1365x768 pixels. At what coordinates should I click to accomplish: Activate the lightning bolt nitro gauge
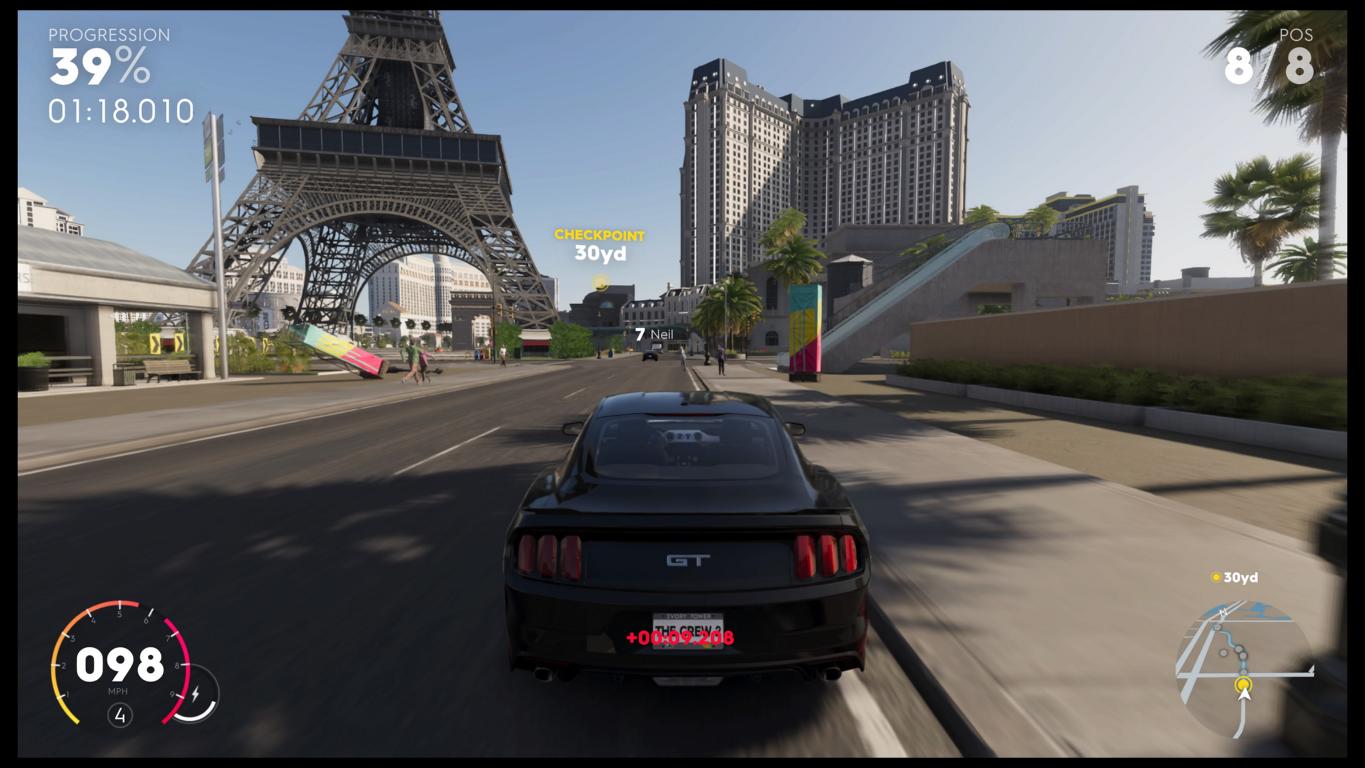pyautogui.click(x=195, y=693)
